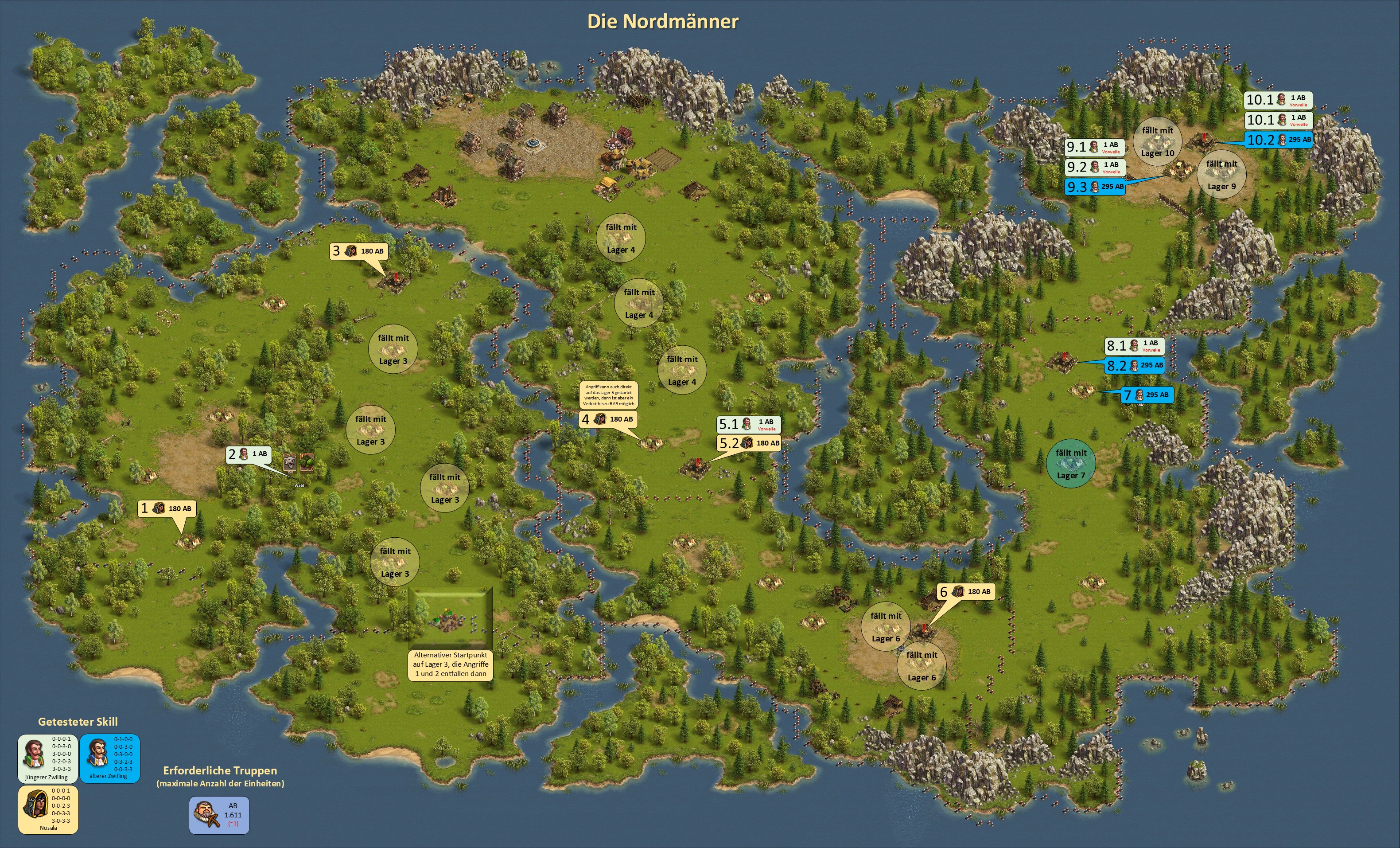
Task: Select the blue 8.2 attack marker
Action: tap(1135, 365)
